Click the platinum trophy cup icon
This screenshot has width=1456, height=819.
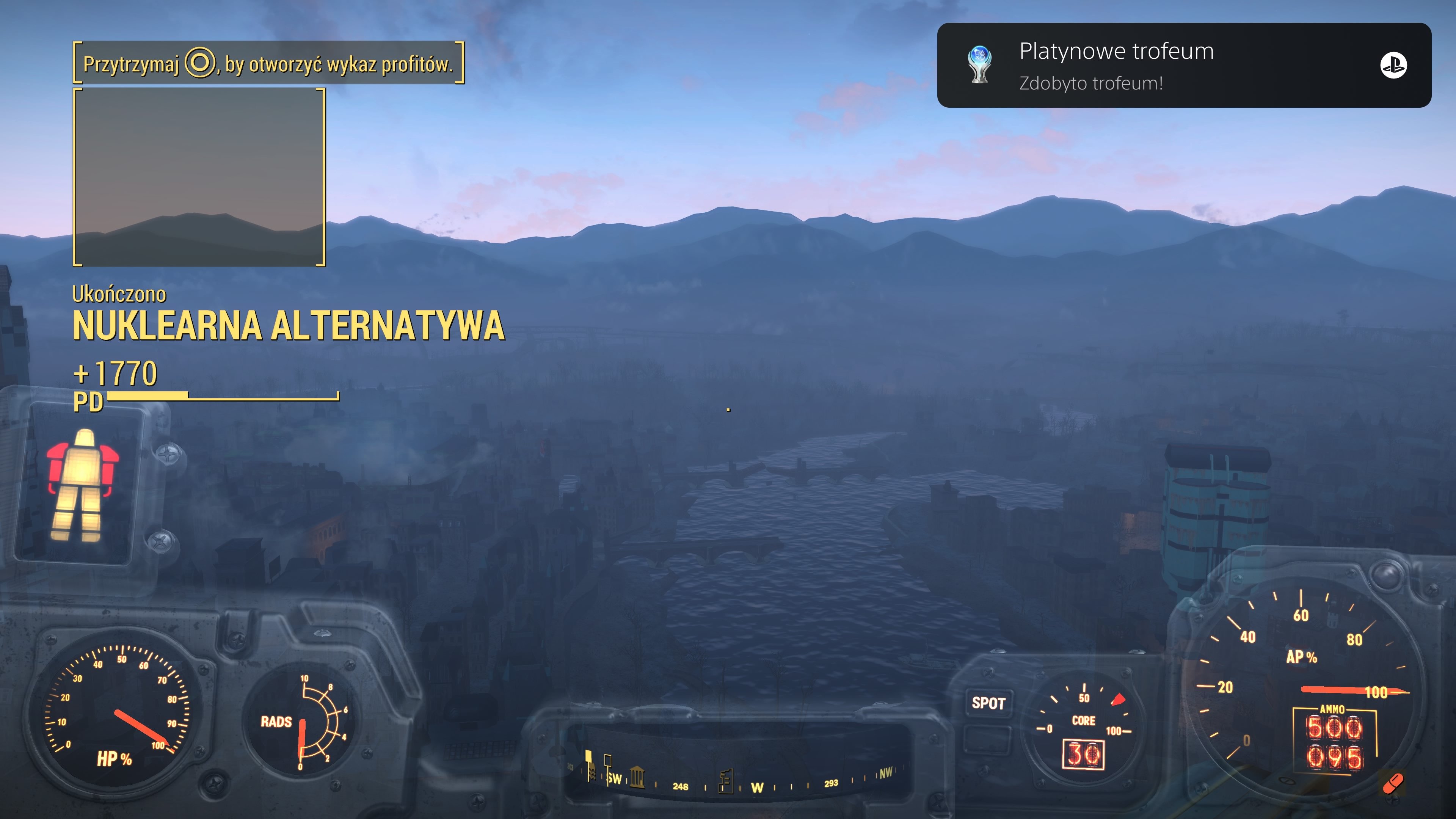[979, 64]
